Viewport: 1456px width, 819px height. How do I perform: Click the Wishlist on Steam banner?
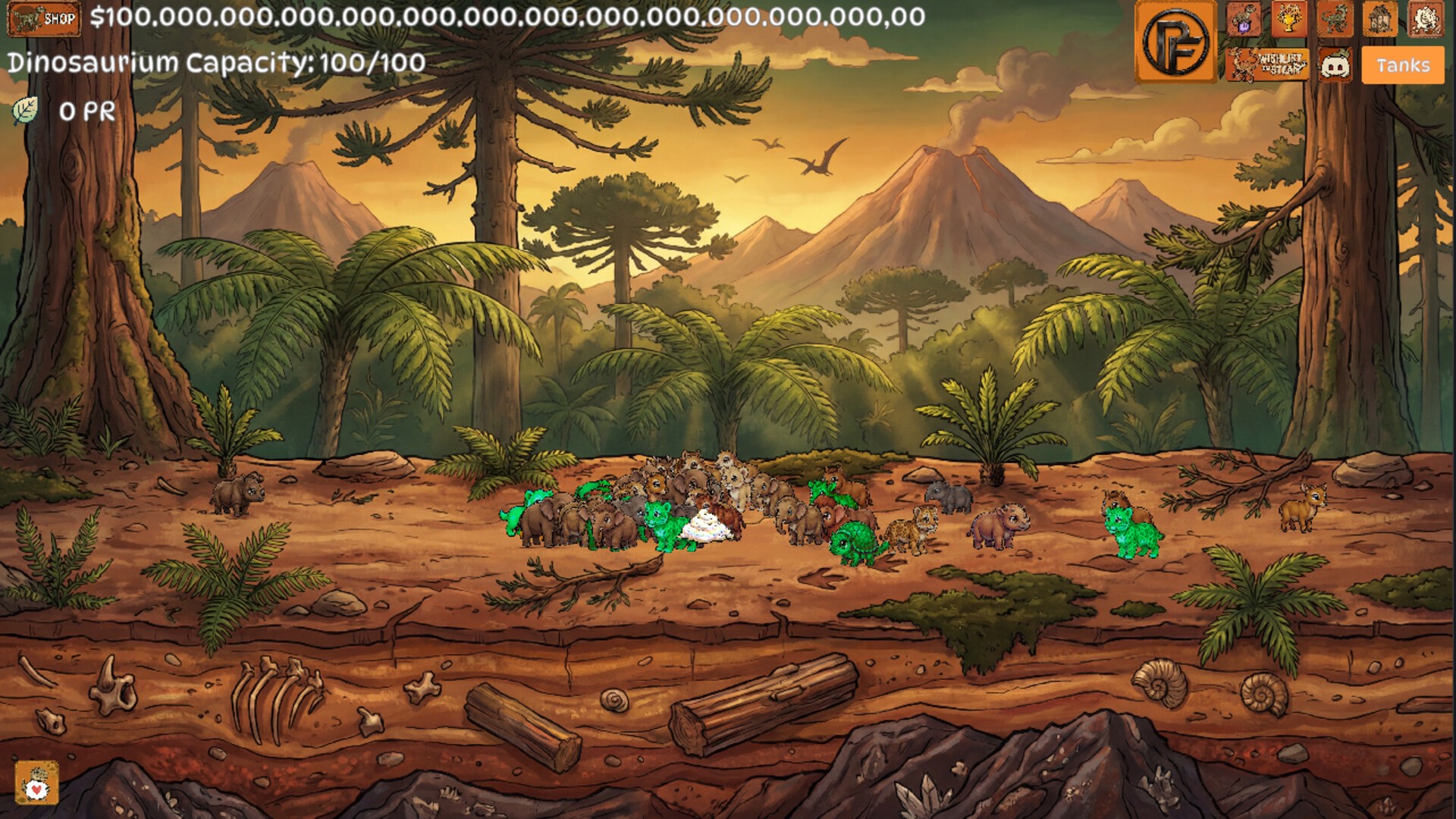(1266, 65)
